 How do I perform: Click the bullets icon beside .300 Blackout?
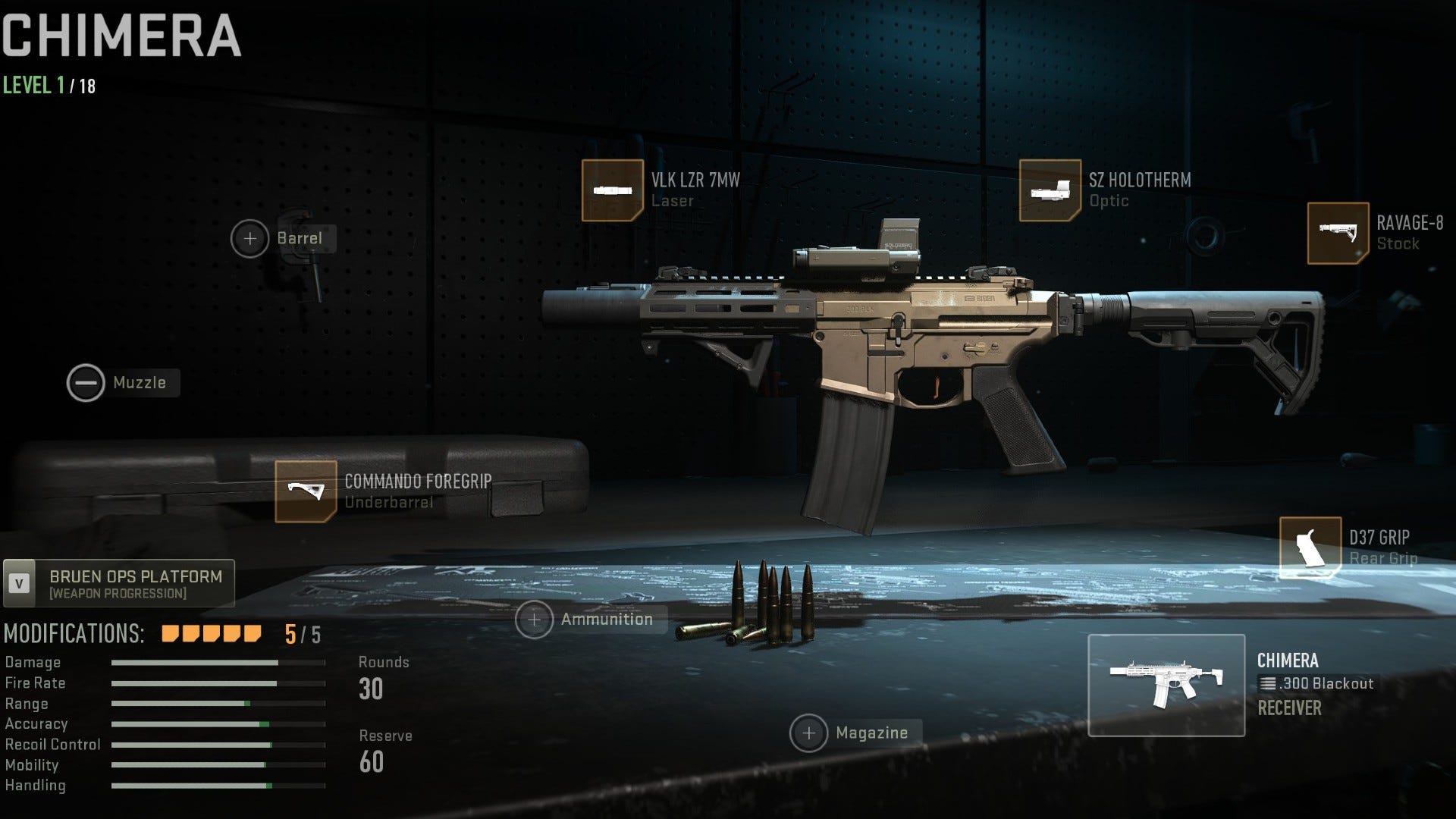(x=1269, y=684)
